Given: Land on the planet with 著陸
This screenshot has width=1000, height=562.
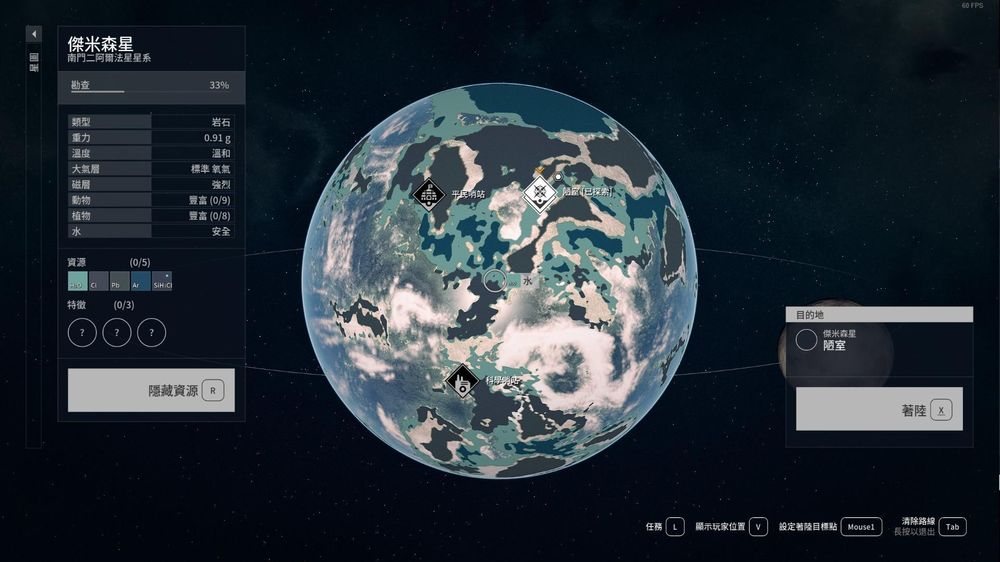Looking at the screenshot, I should 879,409.
